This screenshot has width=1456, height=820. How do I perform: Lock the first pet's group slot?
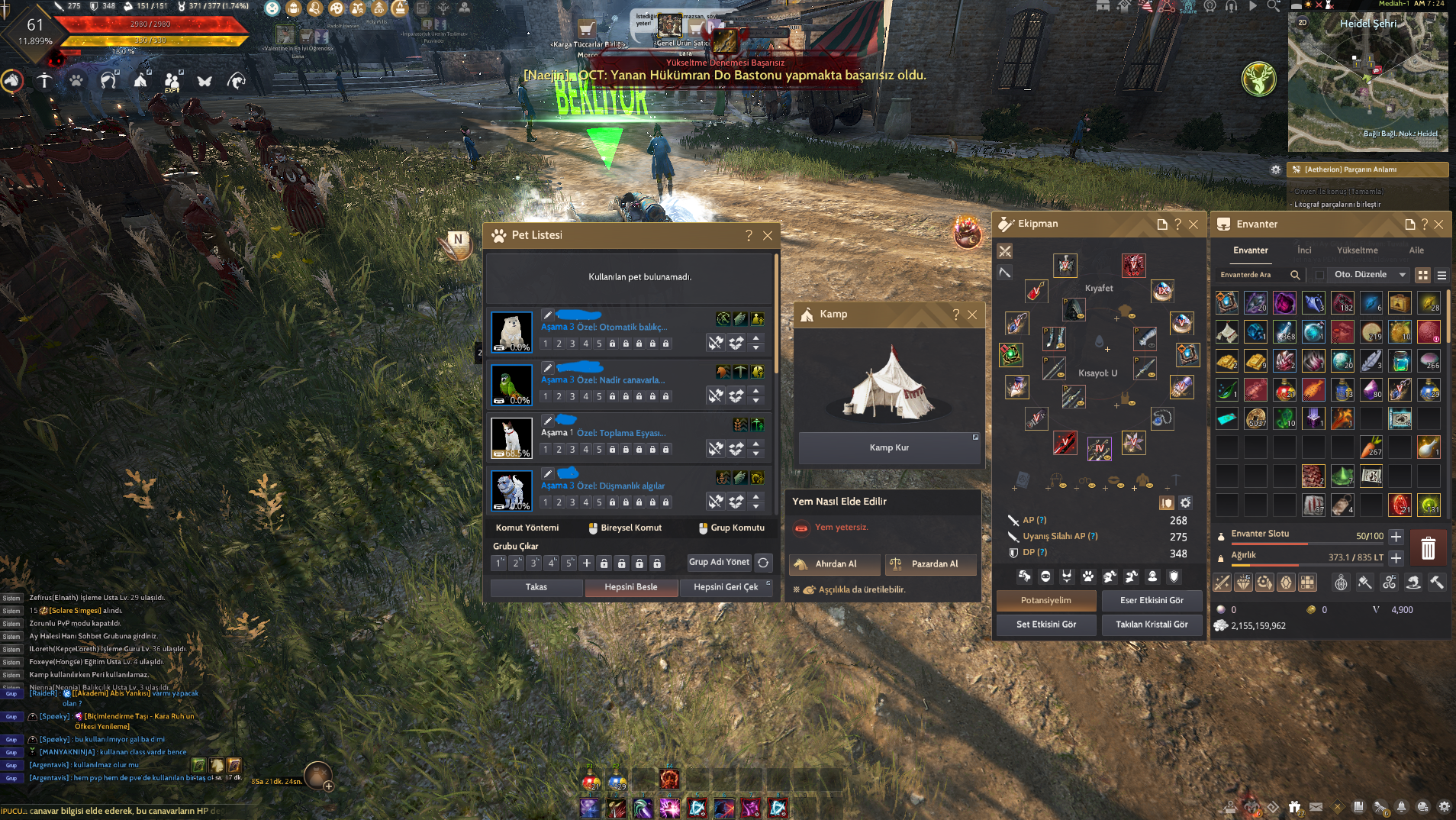[612, 344]
